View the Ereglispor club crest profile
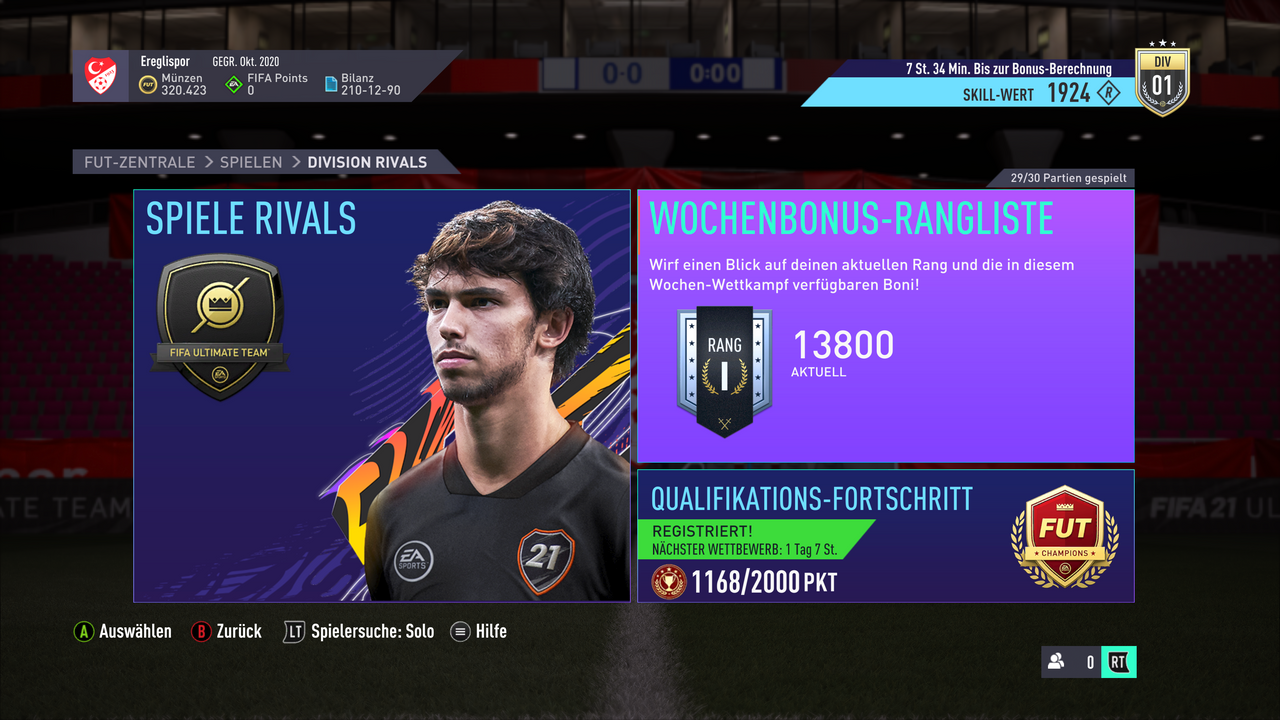 tap(102, 76)
